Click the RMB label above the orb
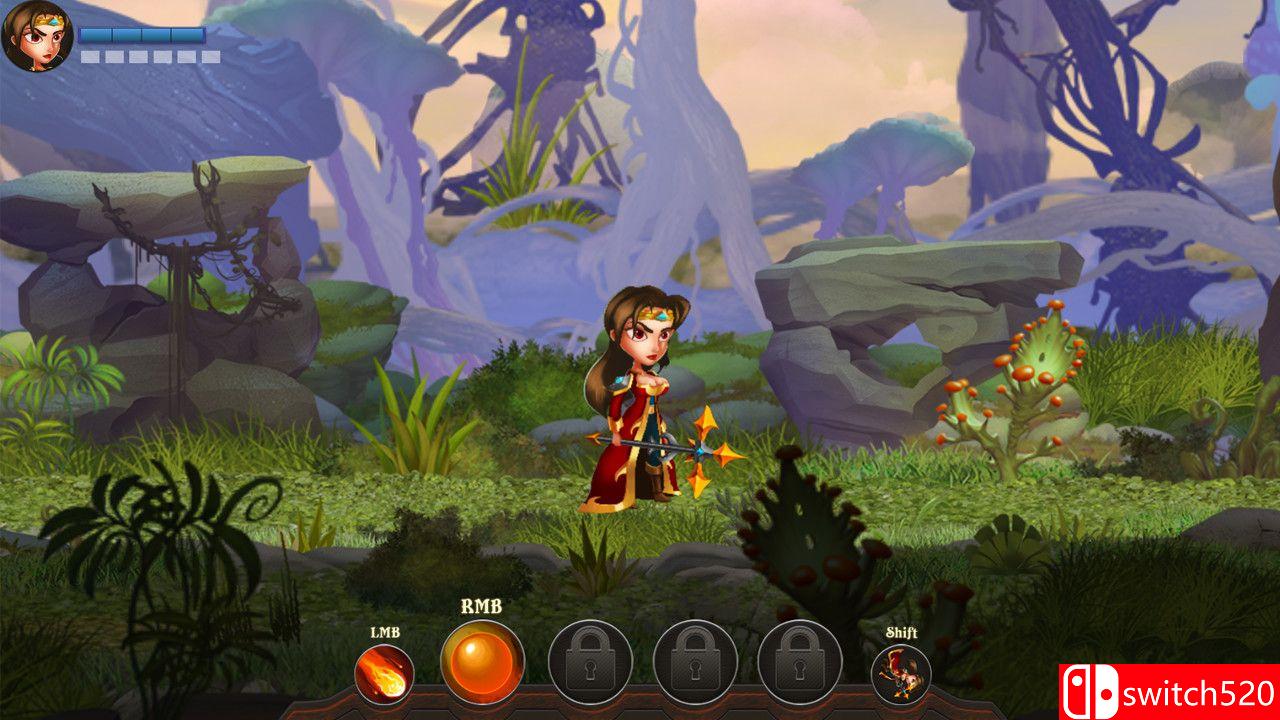 click(480, 608)
